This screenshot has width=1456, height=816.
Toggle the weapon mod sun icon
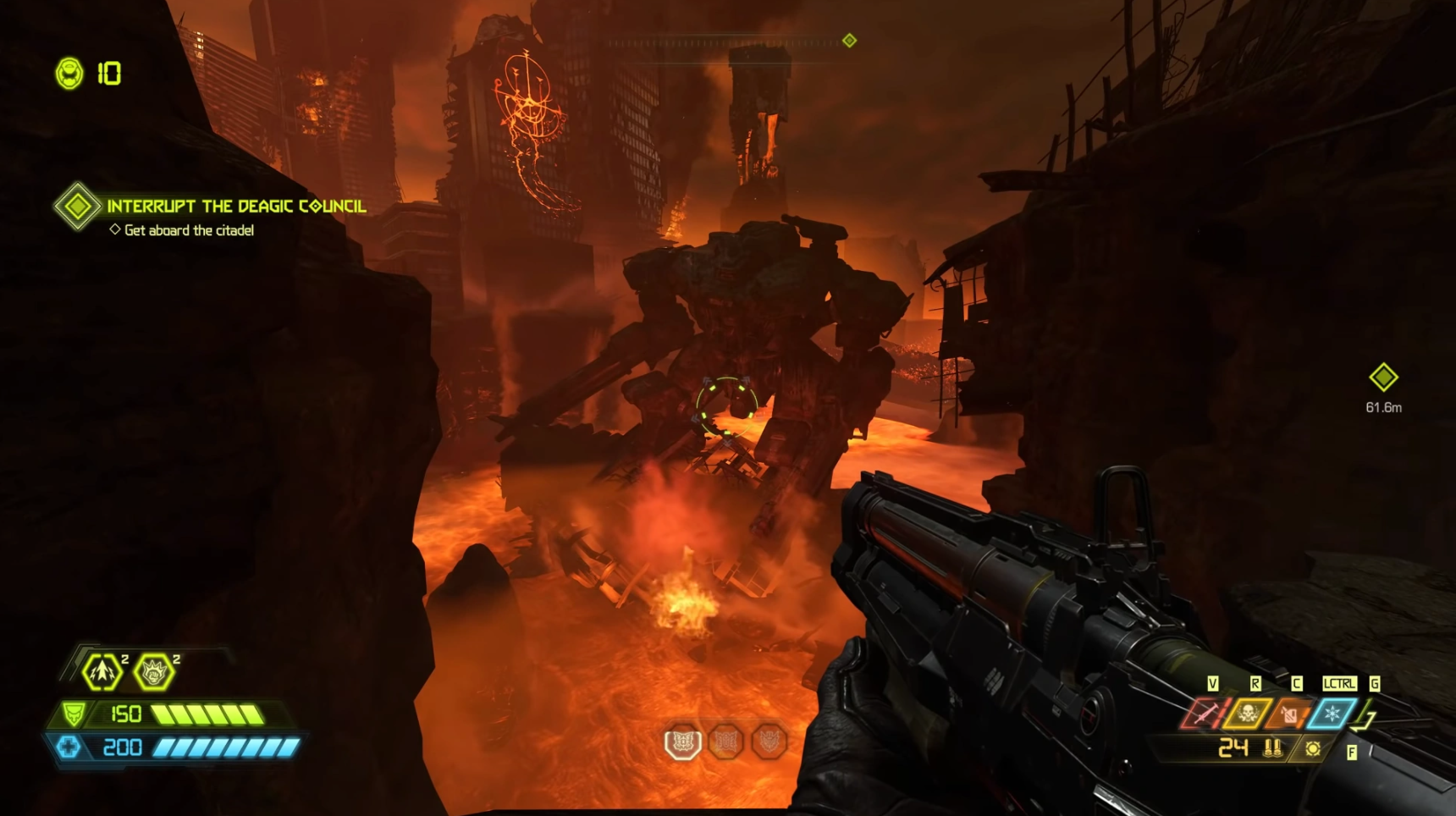click(x=1313, y=749)
